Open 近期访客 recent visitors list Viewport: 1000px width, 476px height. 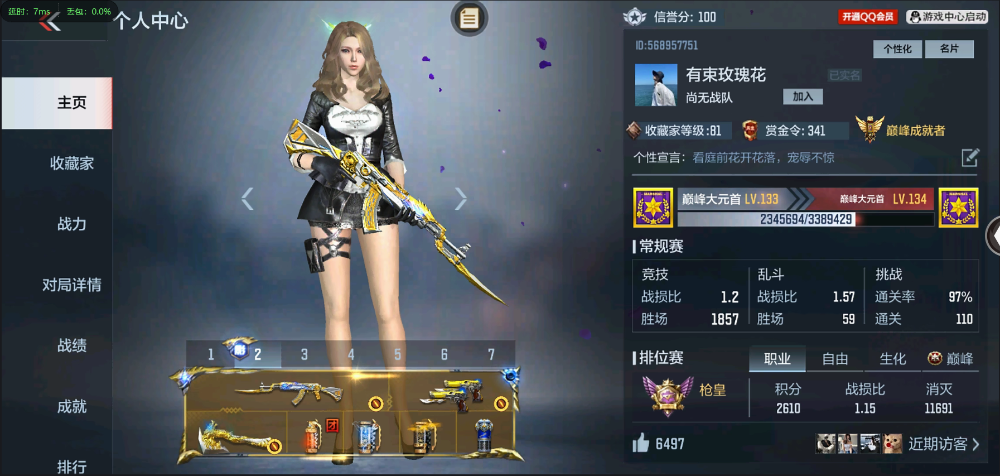(944, 443)
